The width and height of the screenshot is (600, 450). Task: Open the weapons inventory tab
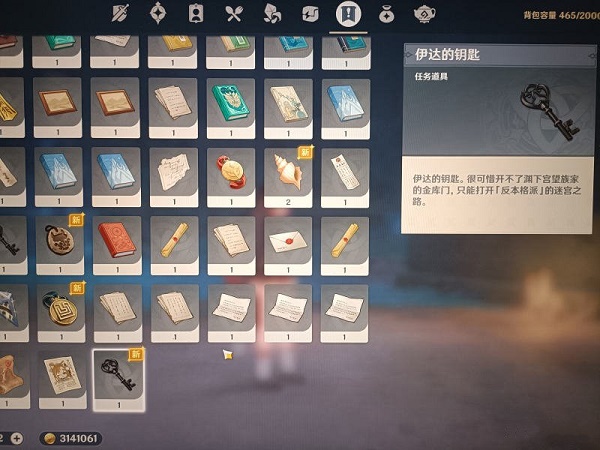pos(120,14)
